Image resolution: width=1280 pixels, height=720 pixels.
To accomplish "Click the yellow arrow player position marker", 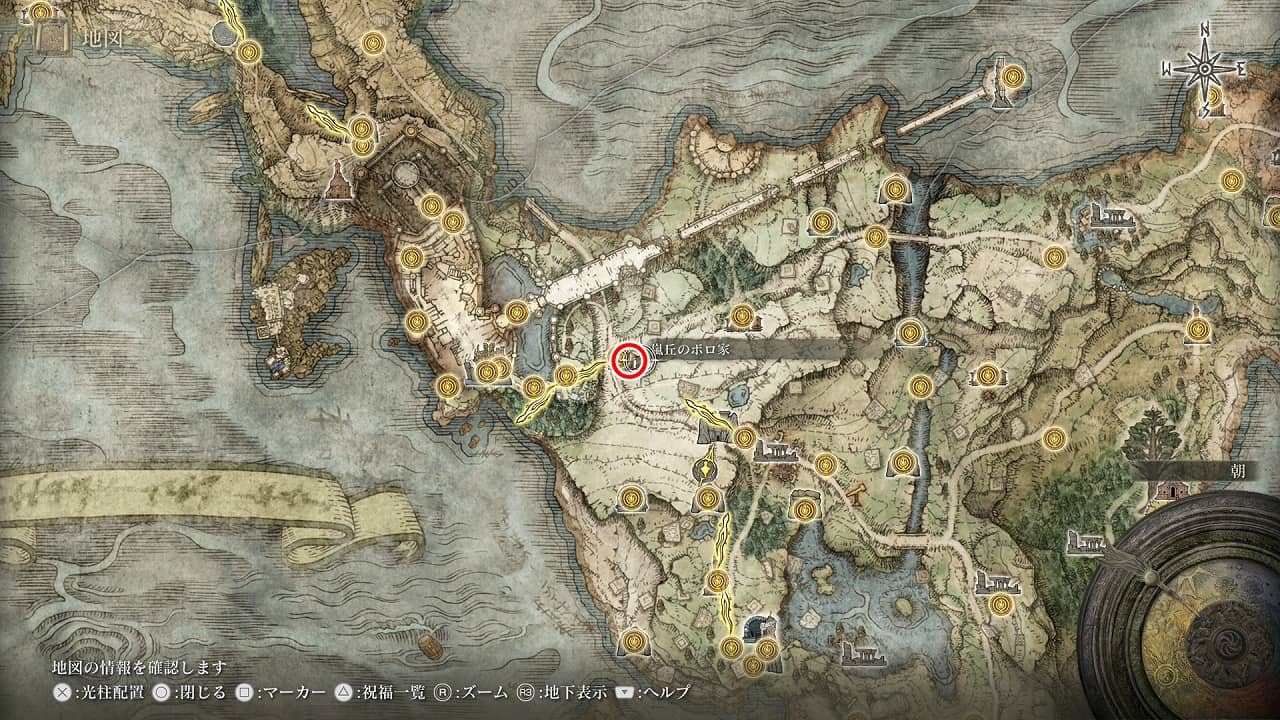I will click(708, 469).
